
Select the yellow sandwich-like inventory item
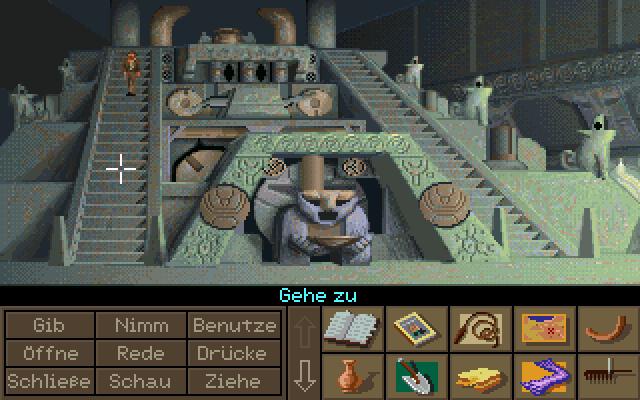pyautogui.click(x=478, y=377)
